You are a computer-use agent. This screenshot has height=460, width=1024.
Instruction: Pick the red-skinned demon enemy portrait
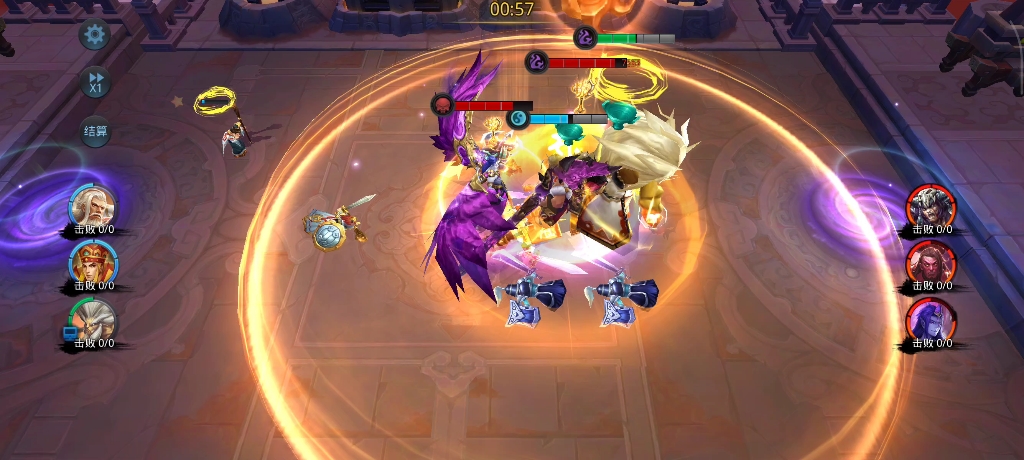pyautogui.click(x=930, y=264)
